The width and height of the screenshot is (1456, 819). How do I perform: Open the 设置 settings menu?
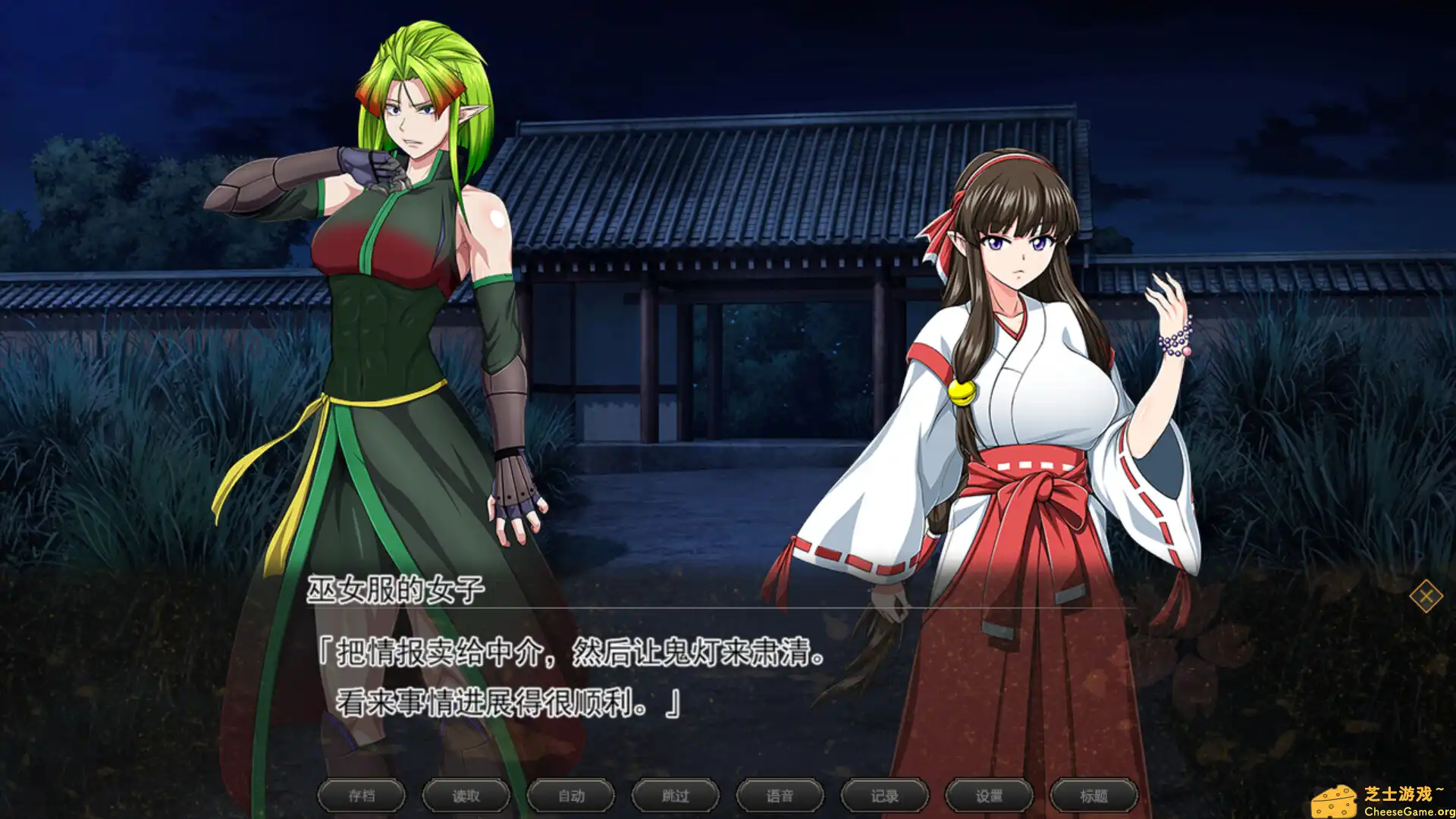pos(988,795)
